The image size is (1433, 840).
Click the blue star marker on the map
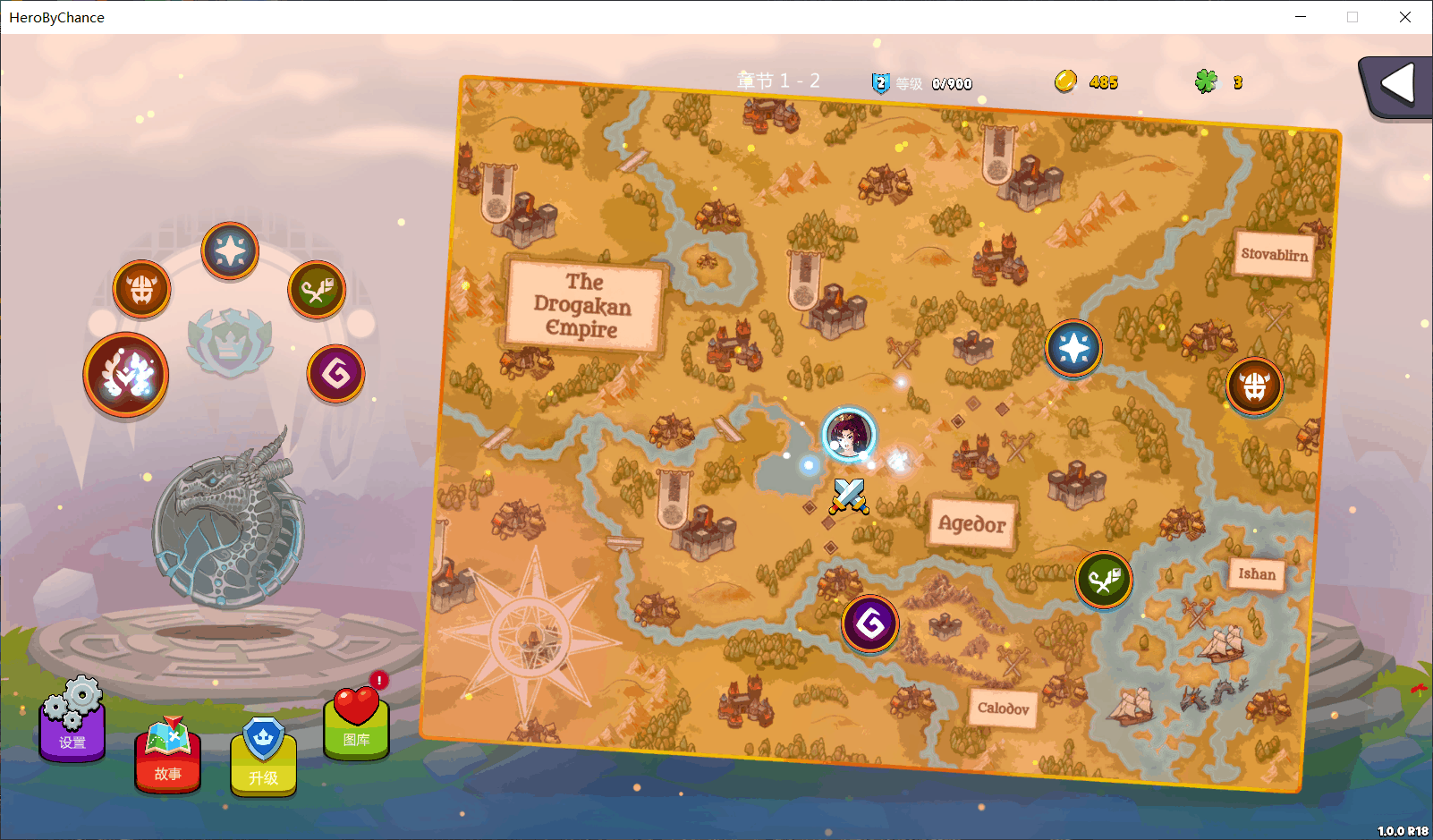click(1073, 348)
